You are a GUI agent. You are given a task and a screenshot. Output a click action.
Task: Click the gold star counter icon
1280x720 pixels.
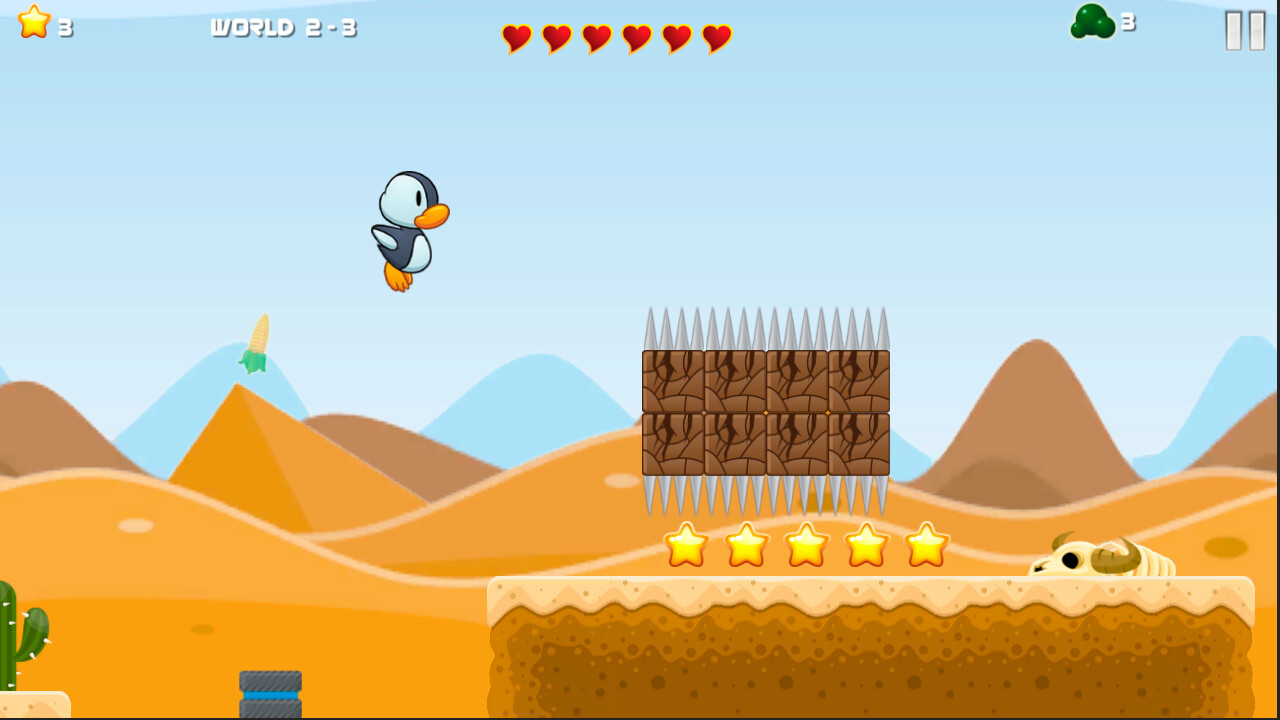(x=33, y=22)
